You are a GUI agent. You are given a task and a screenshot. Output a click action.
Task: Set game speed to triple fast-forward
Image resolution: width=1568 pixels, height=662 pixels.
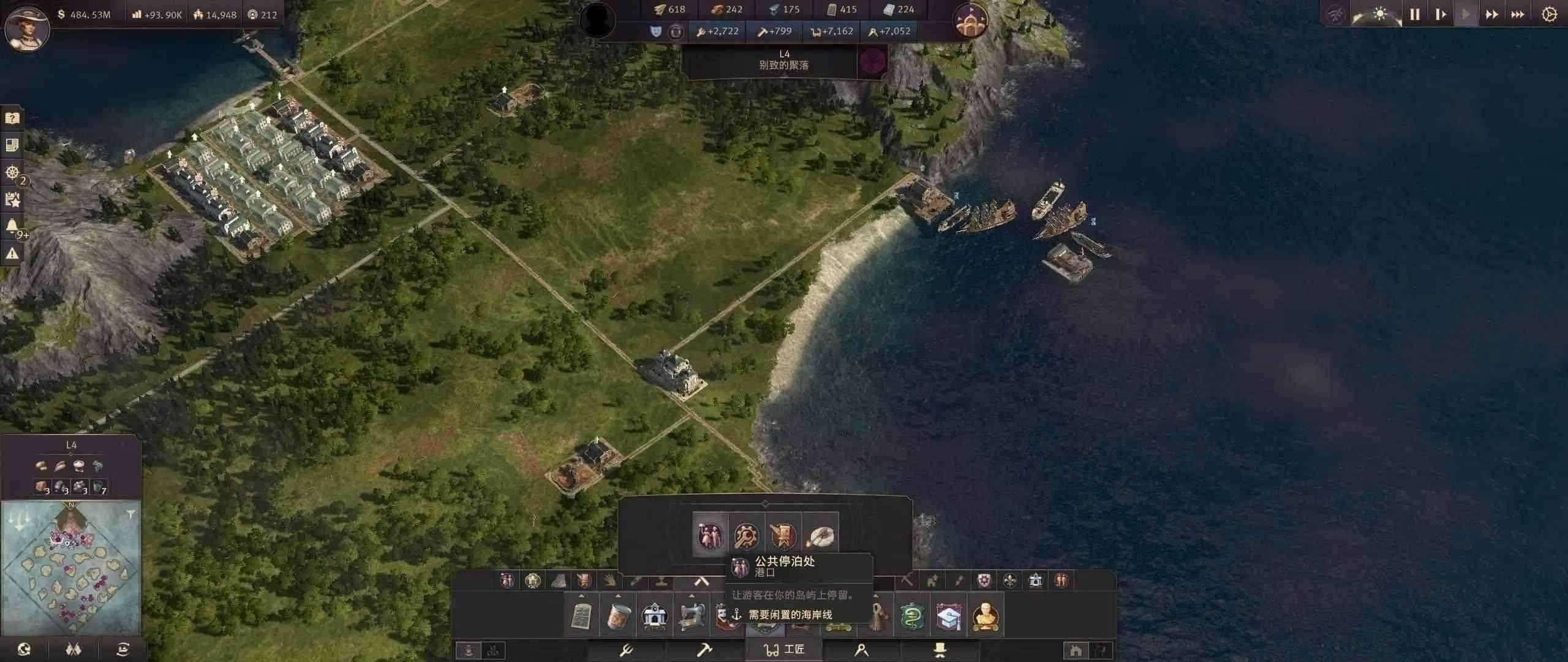point(1517,14)
